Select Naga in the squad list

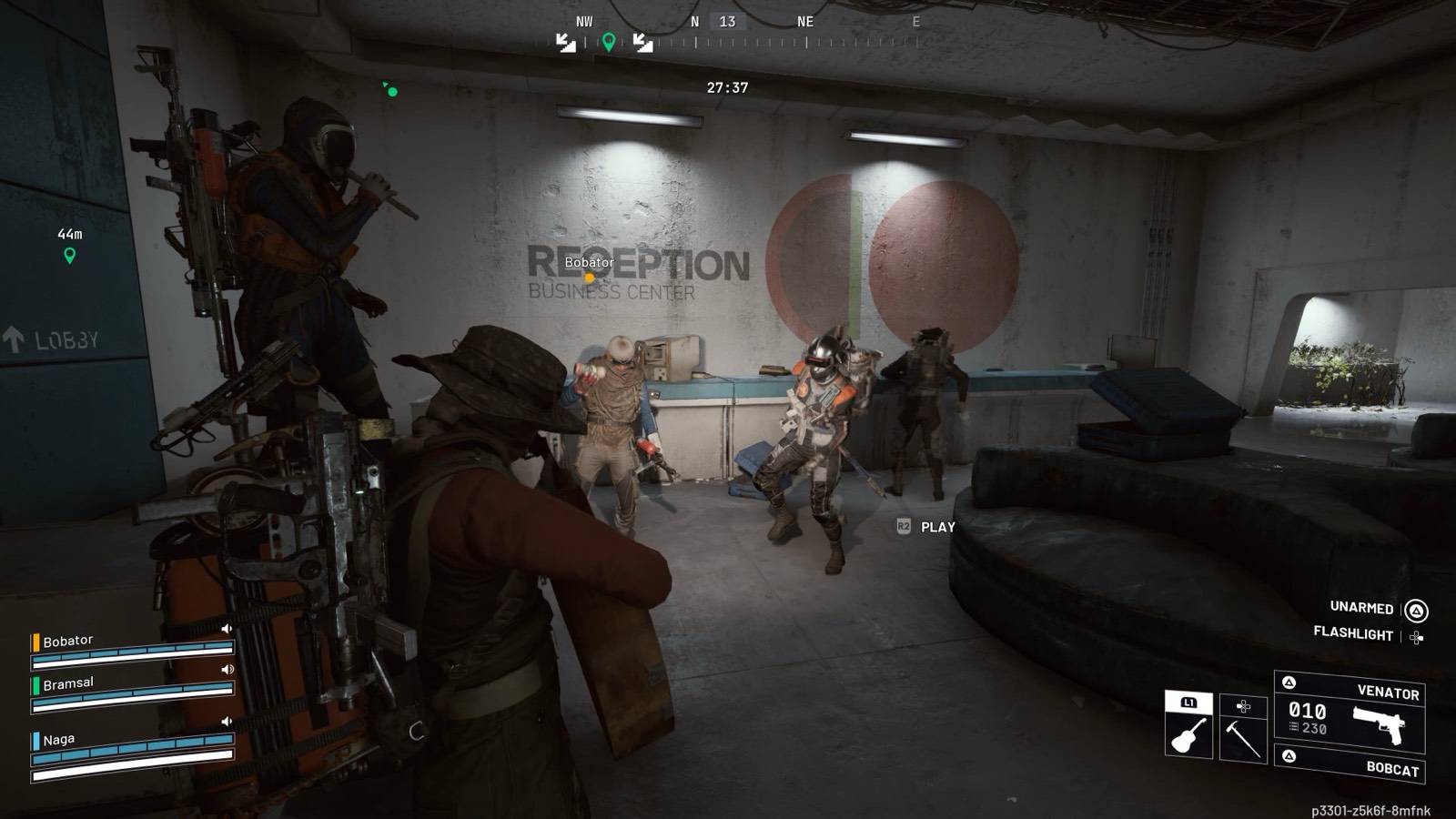point(59,740)
